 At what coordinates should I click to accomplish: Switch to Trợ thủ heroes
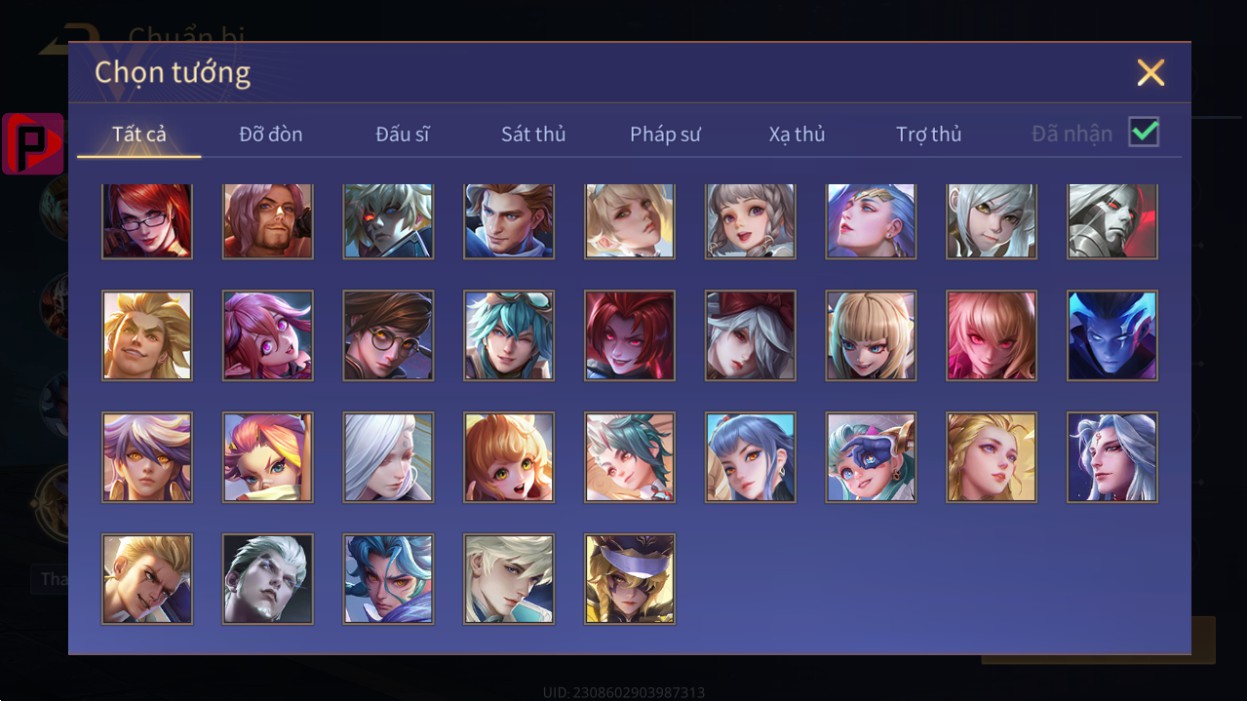tap(928, 134)
